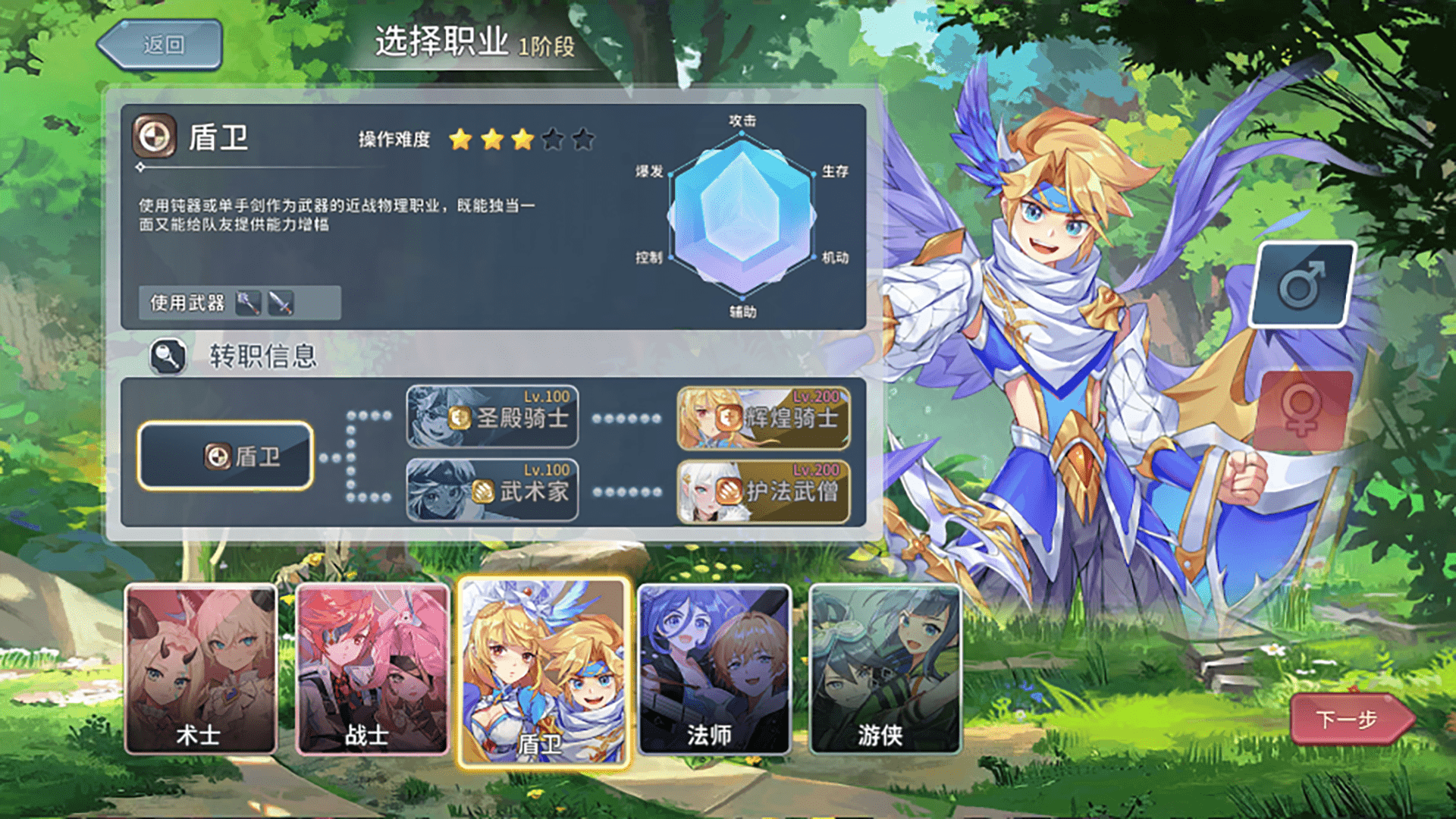Select the 盾卫 base node in the job tree
This screenshot has height=819, width=1456.
point(224,457)
